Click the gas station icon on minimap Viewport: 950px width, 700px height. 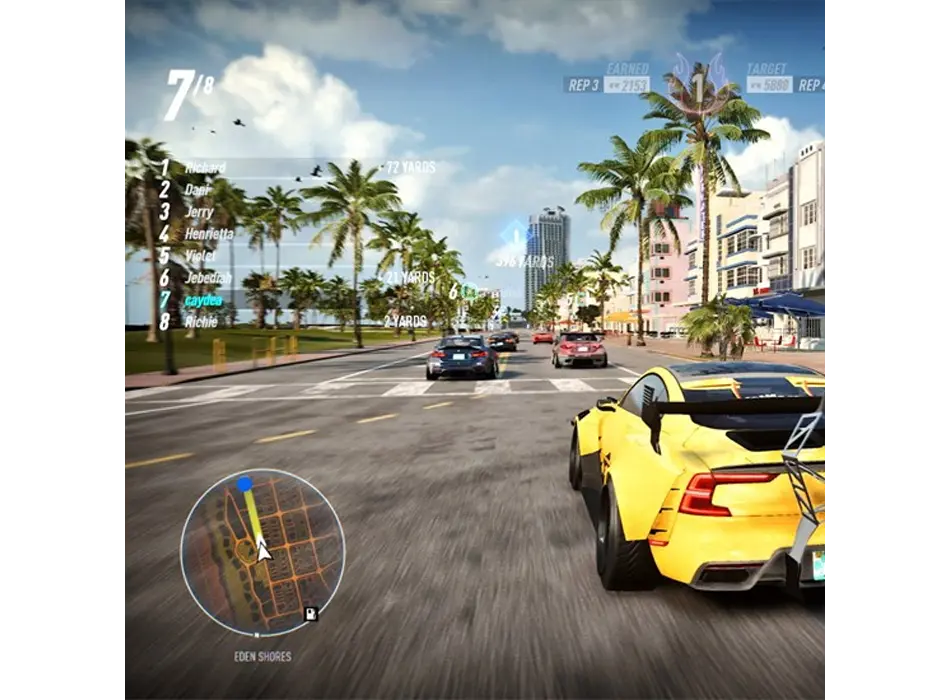(311, 612)
